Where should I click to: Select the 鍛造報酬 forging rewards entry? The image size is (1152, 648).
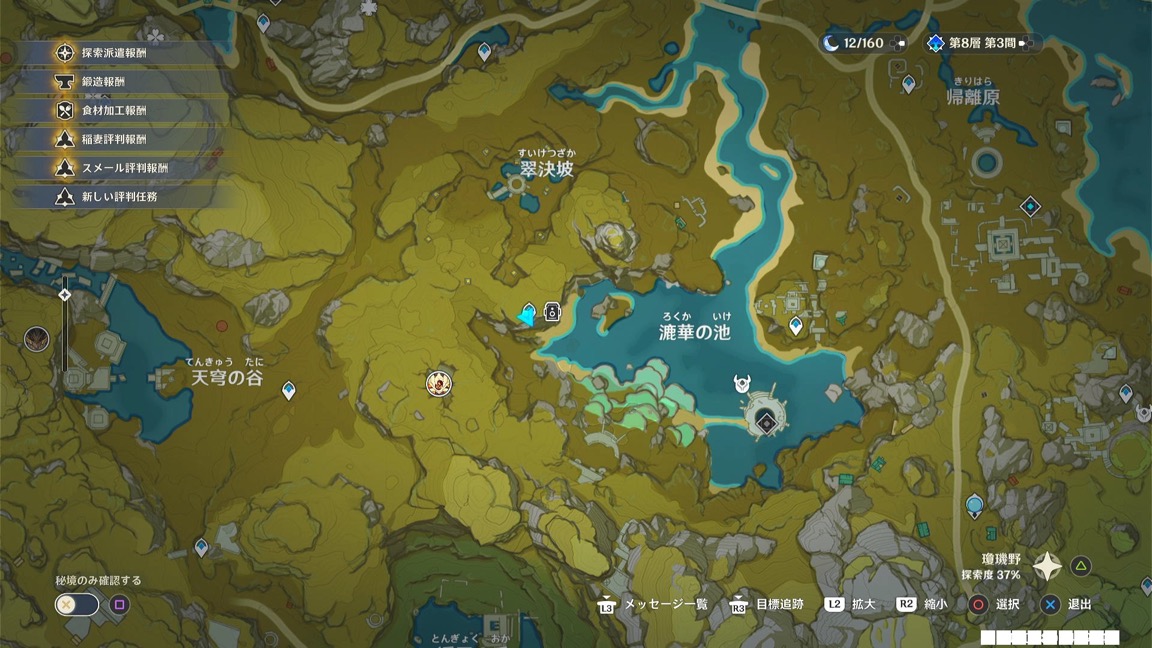pos(103,82)
